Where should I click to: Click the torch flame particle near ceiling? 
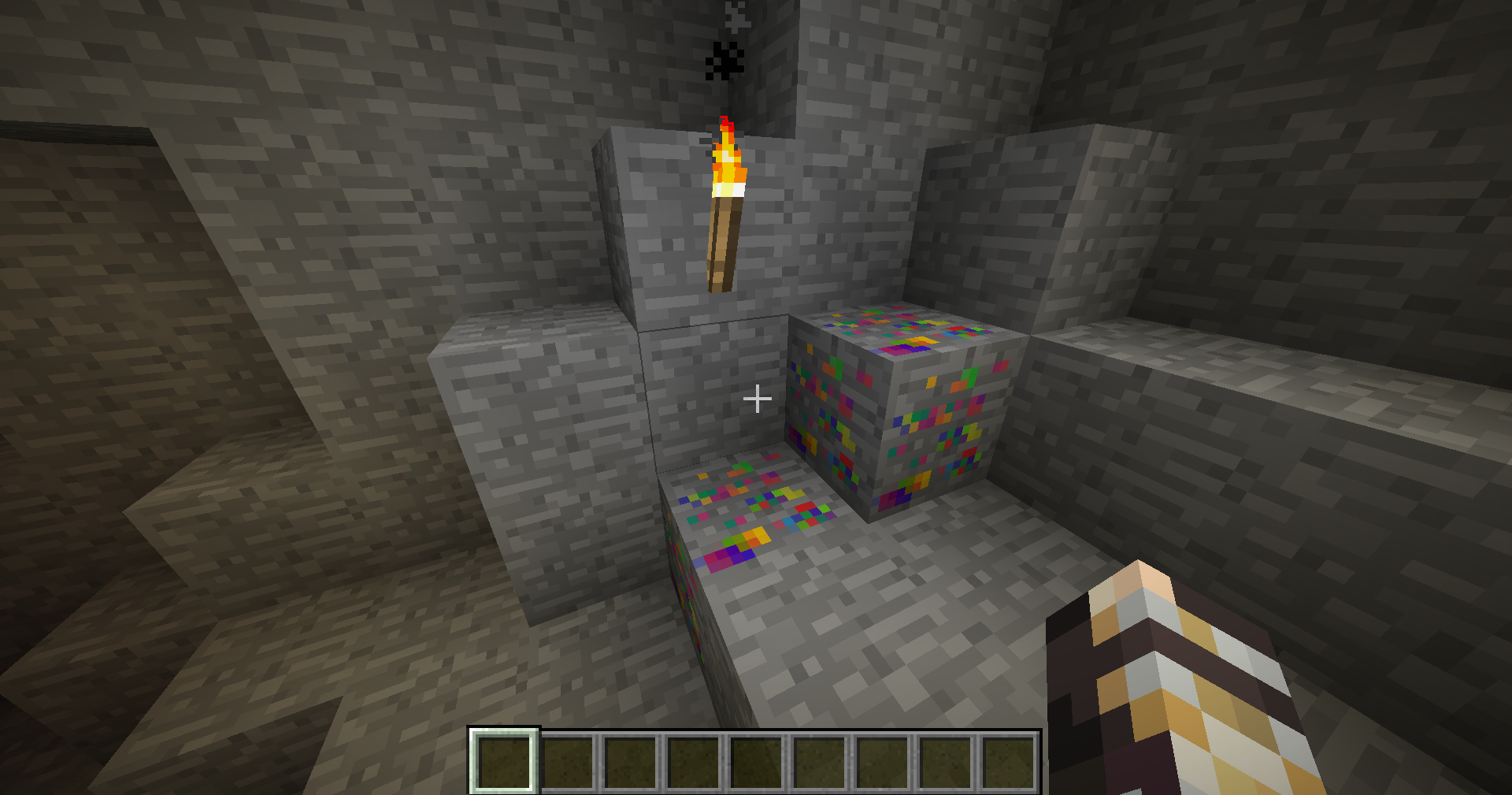tap(726, 59)
